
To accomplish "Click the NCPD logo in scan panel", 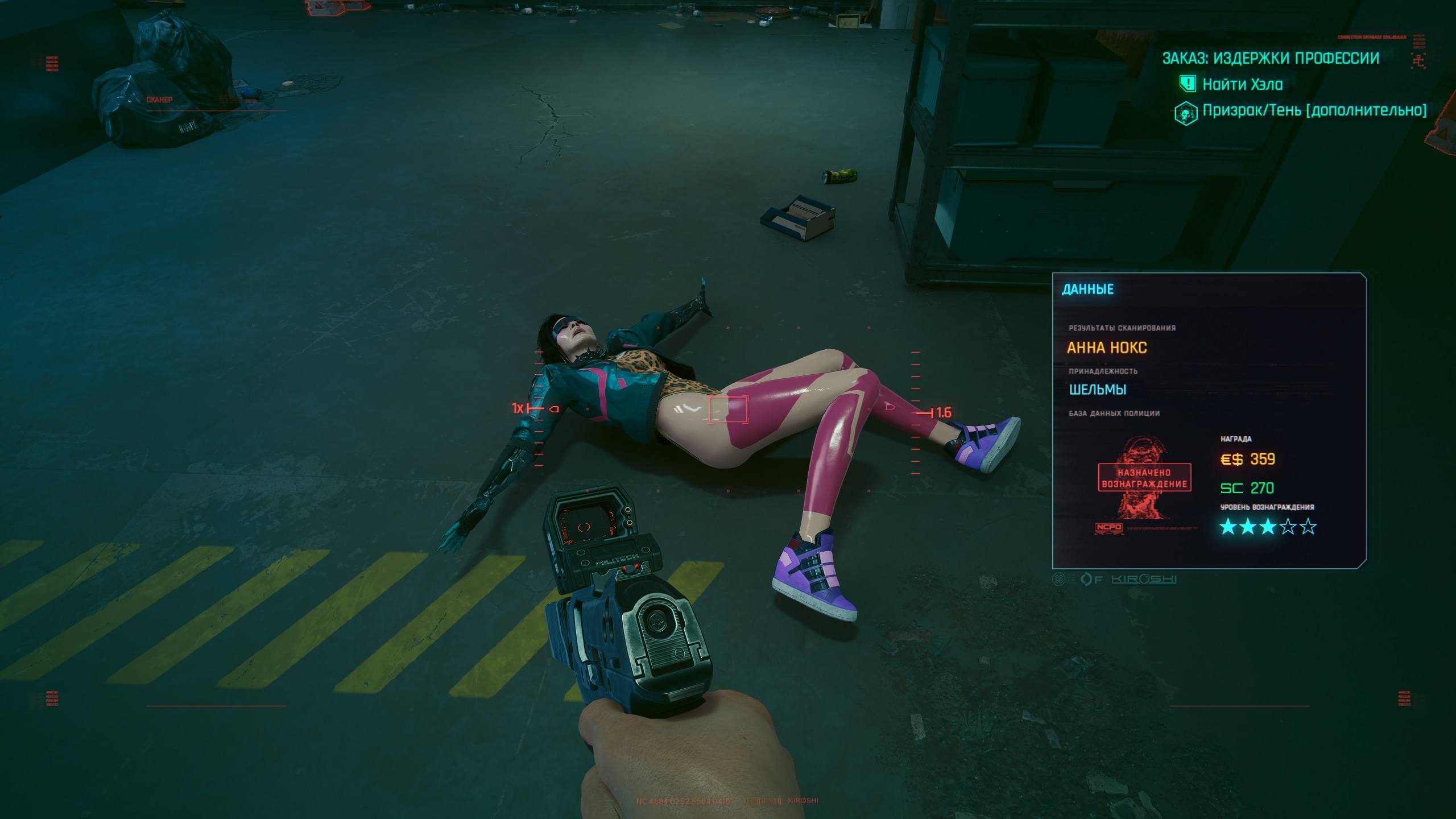I will [1108, 527].
